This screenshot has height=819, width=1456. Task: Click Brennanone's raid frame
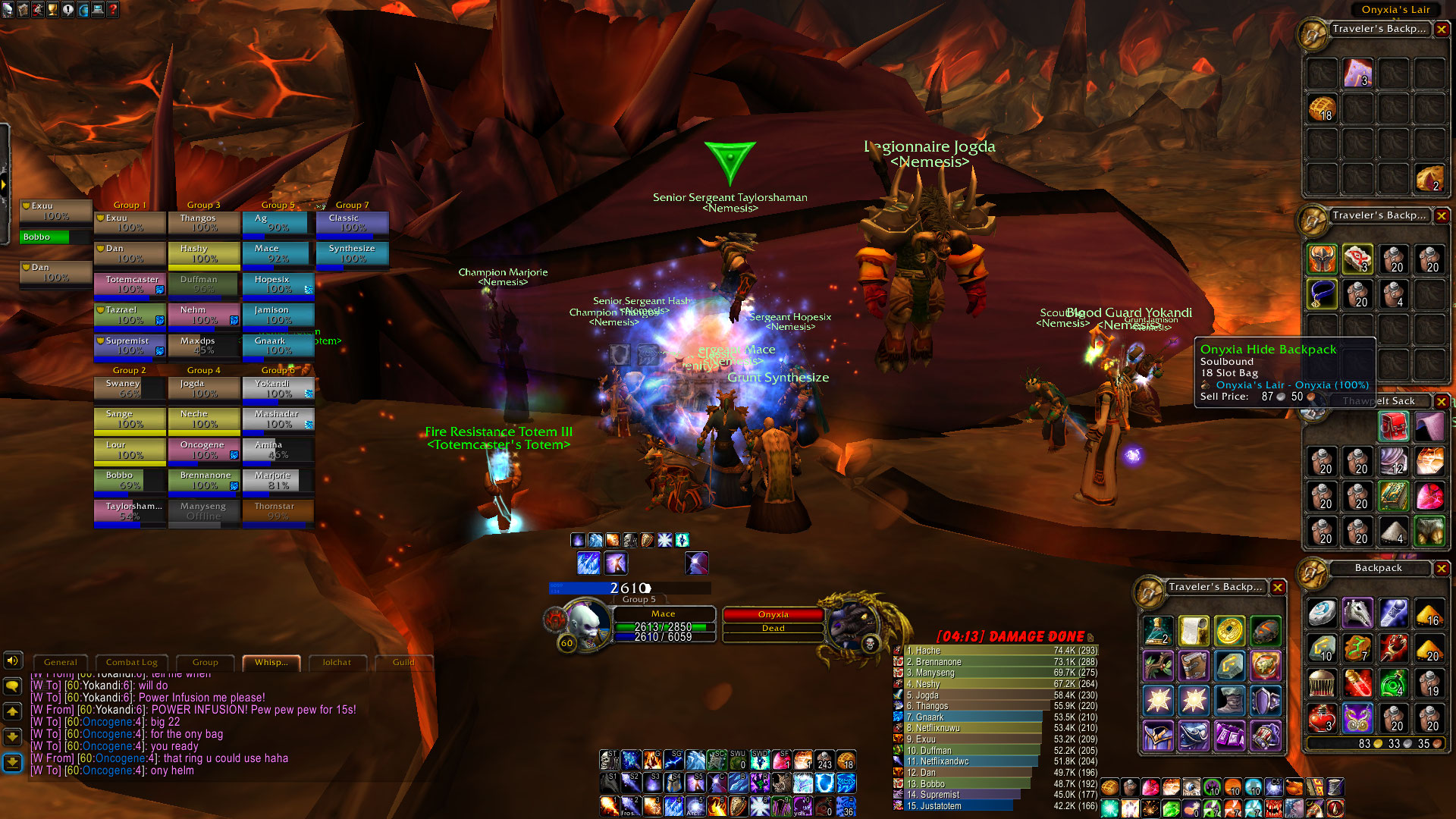pyautogui.click(x=204, y=480)
